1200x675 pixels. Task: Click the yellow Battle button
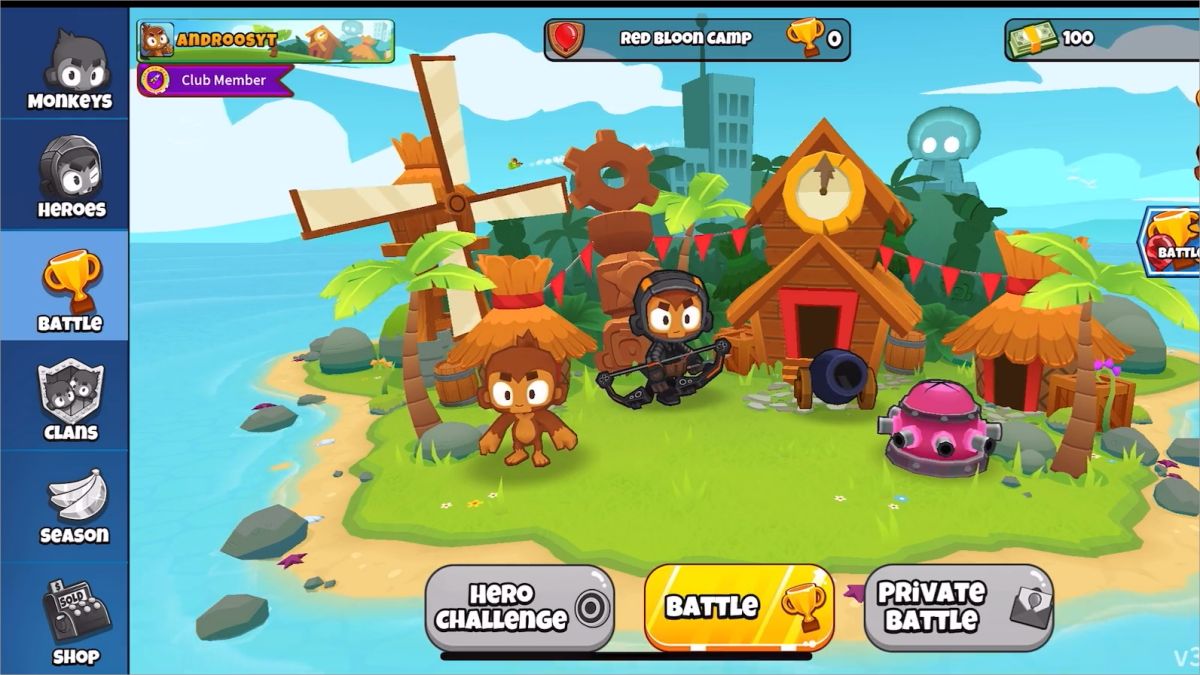pyautogui.click(x=738, y=607)
